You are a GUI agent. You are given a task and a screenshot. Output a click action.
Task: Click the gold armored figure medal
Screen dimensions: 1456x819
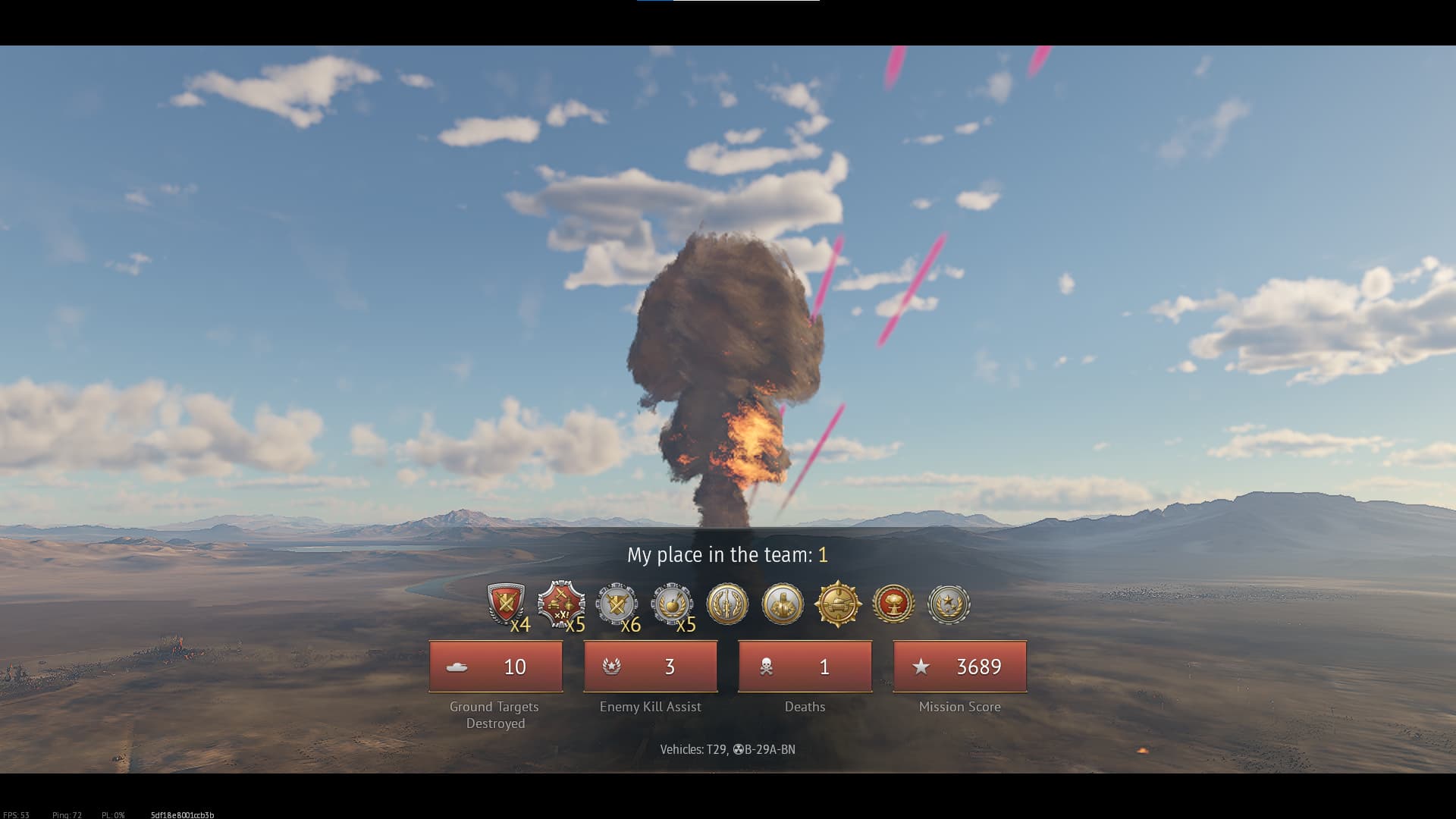click(x=783, y=604)
